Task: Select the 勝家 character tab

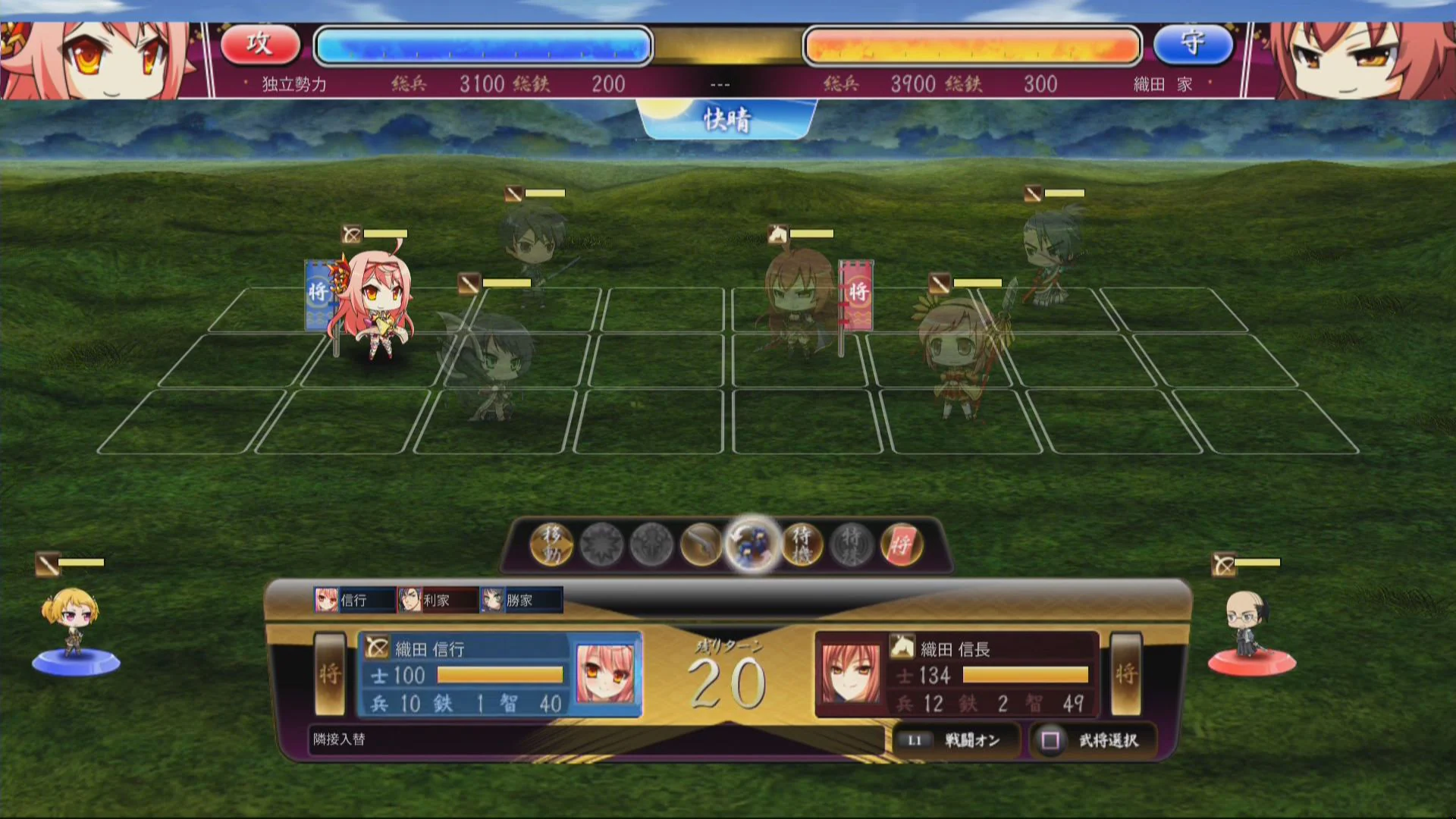Action: coord(522,600)
